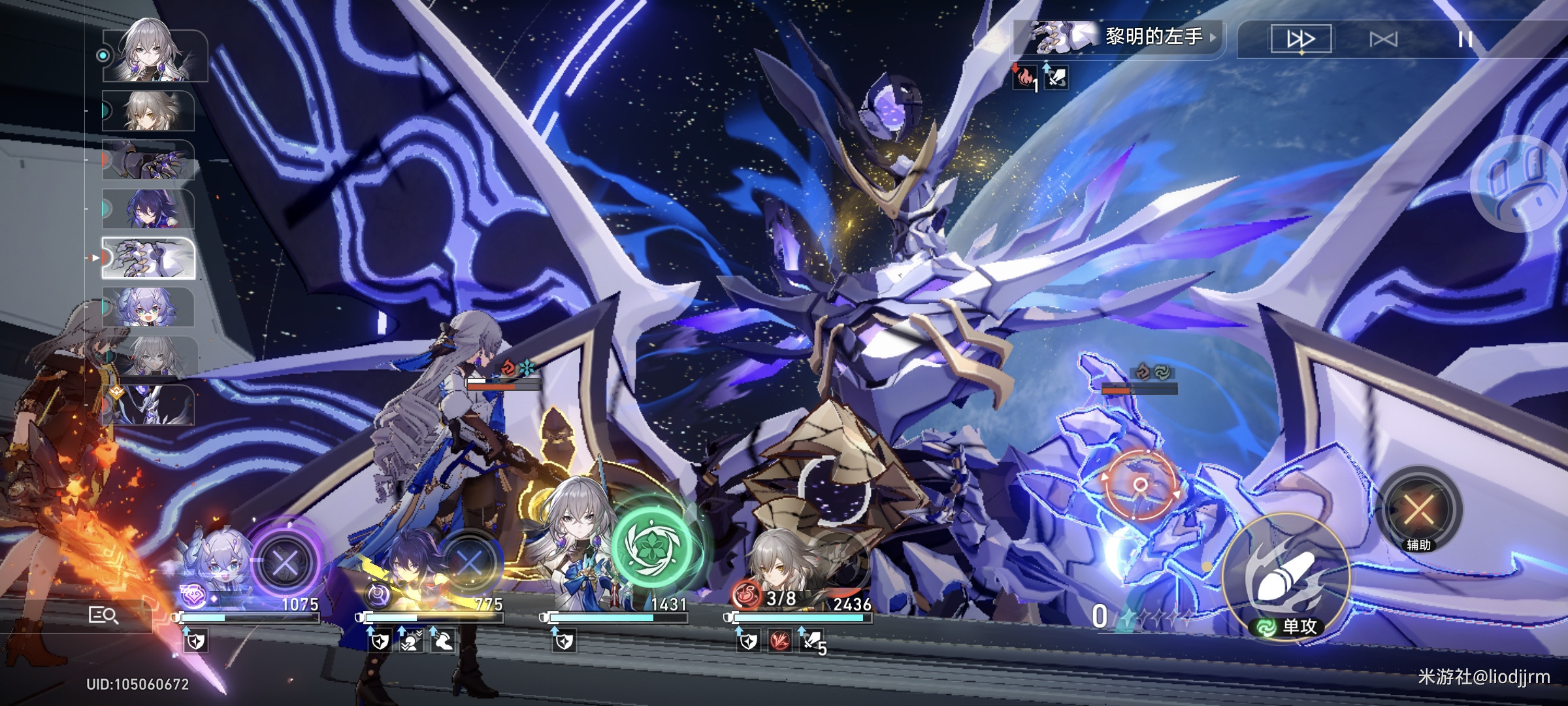Click Silver Wolf's turn order portrait
Viewport: 1568px width, 706px height.
point(148,307)
